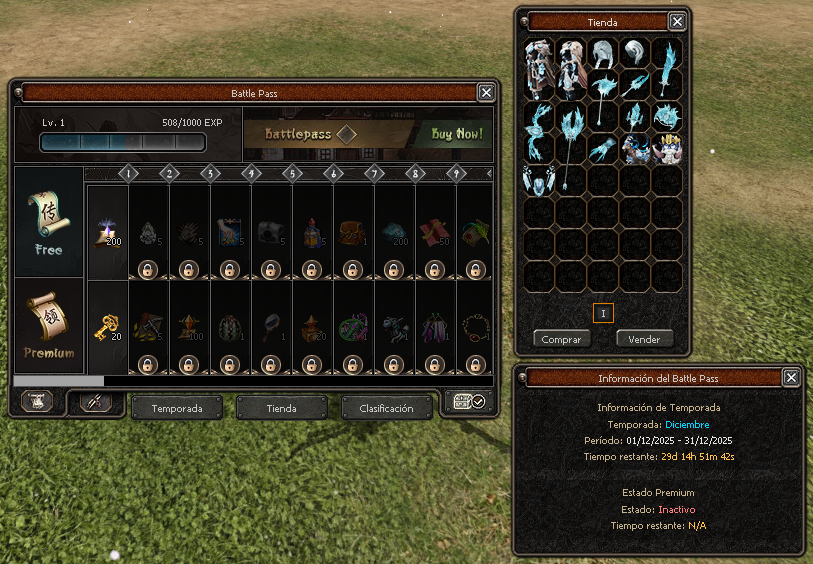Screen dimensions: 813x564
Task: Select shop page tab I
Action: (x=603, y=313)
